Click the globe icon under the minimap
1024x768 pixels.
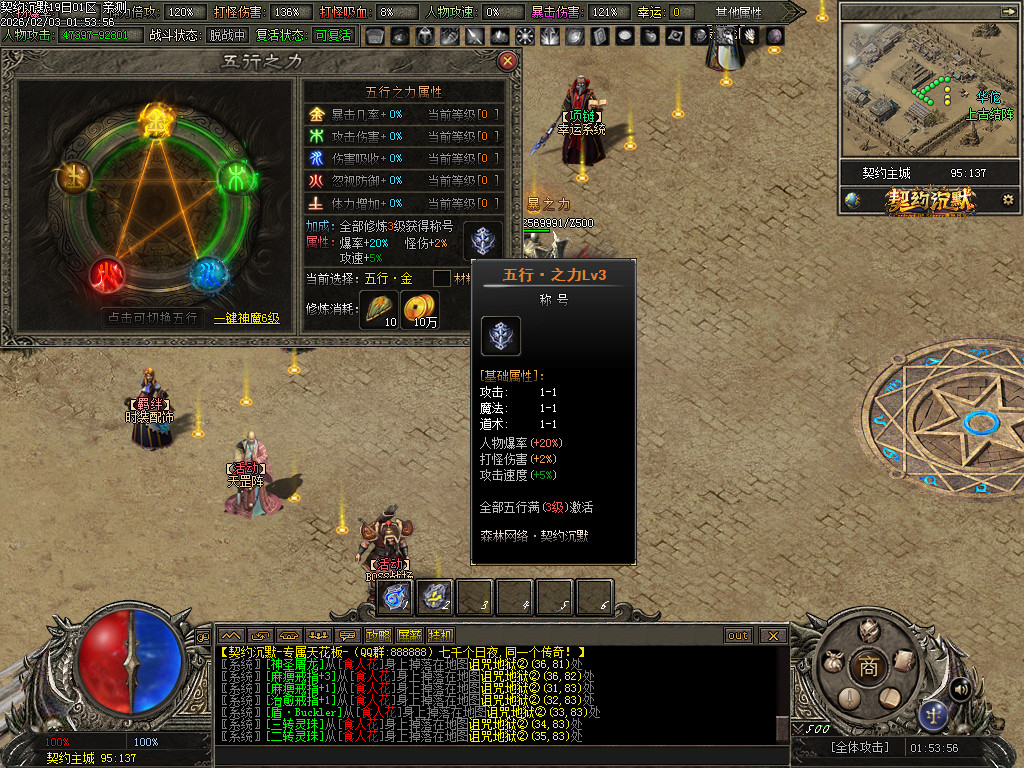click(x=852, y=200)
